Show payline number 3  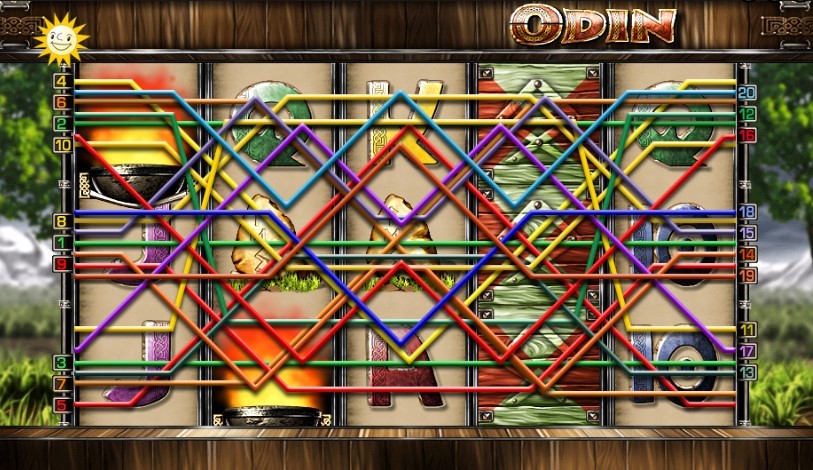[x=62, y=362]
